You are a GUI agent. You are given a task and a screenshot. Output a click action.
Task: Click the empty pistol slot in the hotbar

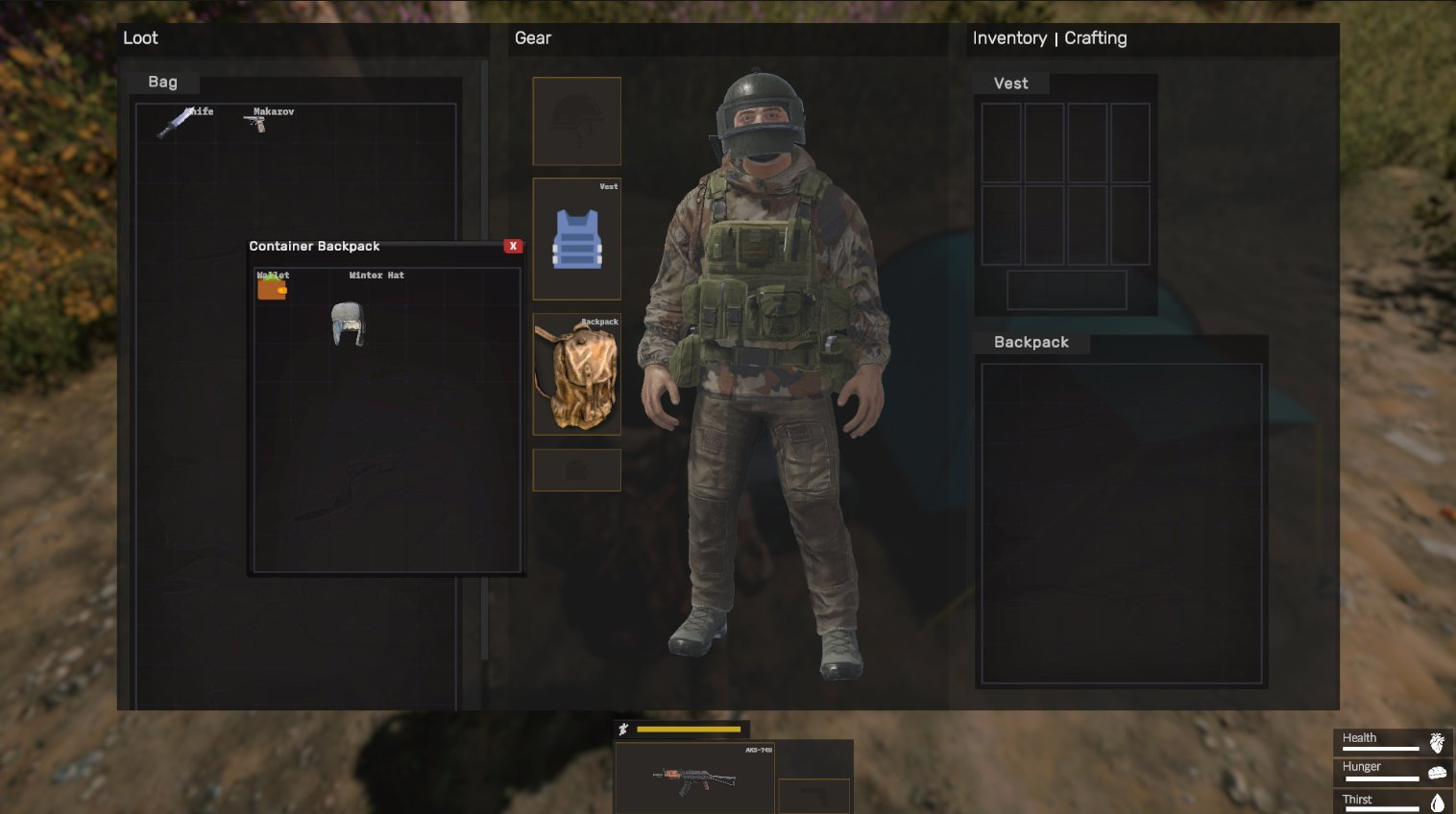click(x=813, y=794)
